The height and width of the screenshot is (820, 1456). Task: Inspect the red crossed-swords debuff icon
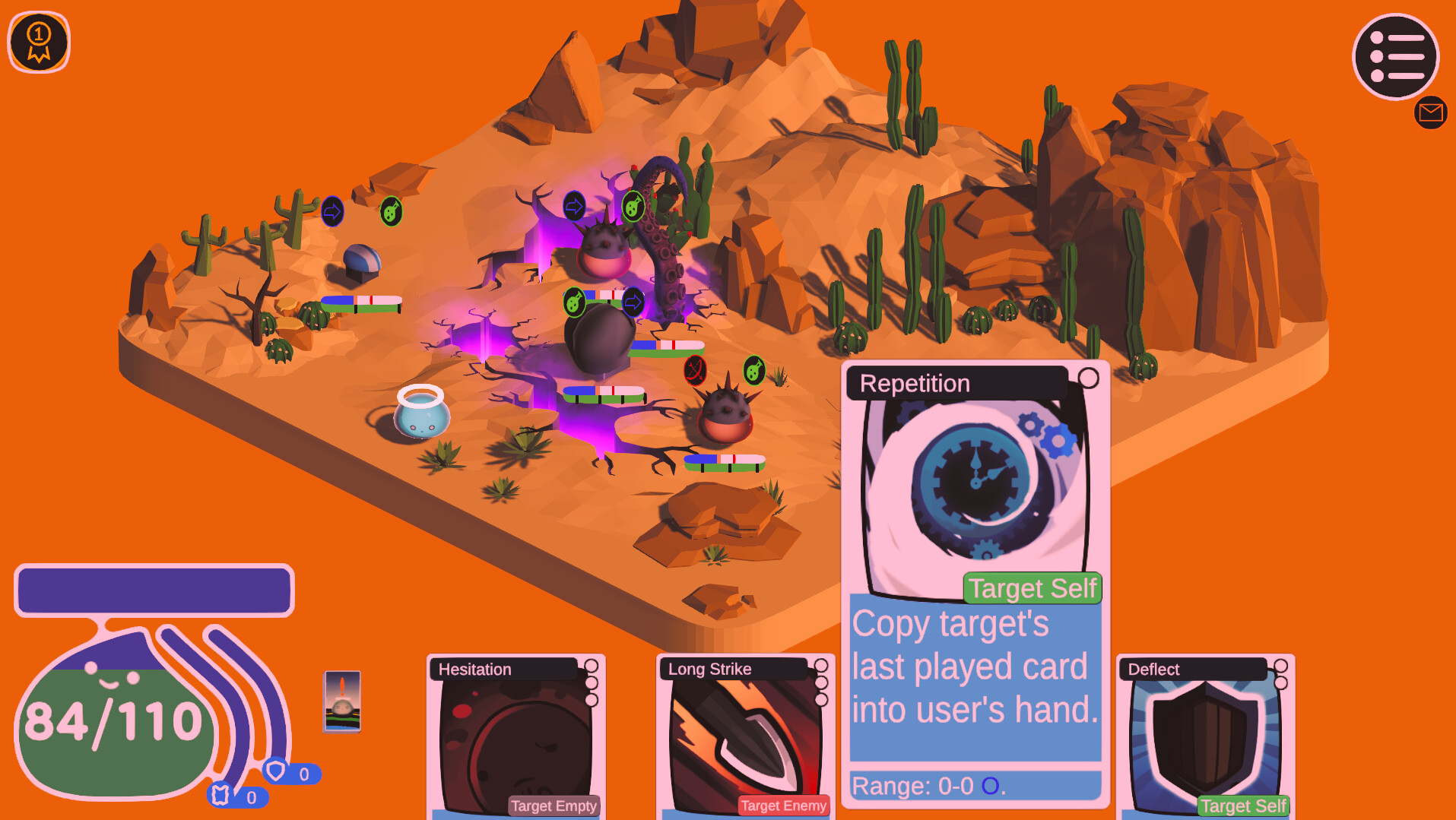tap(694, 372)
